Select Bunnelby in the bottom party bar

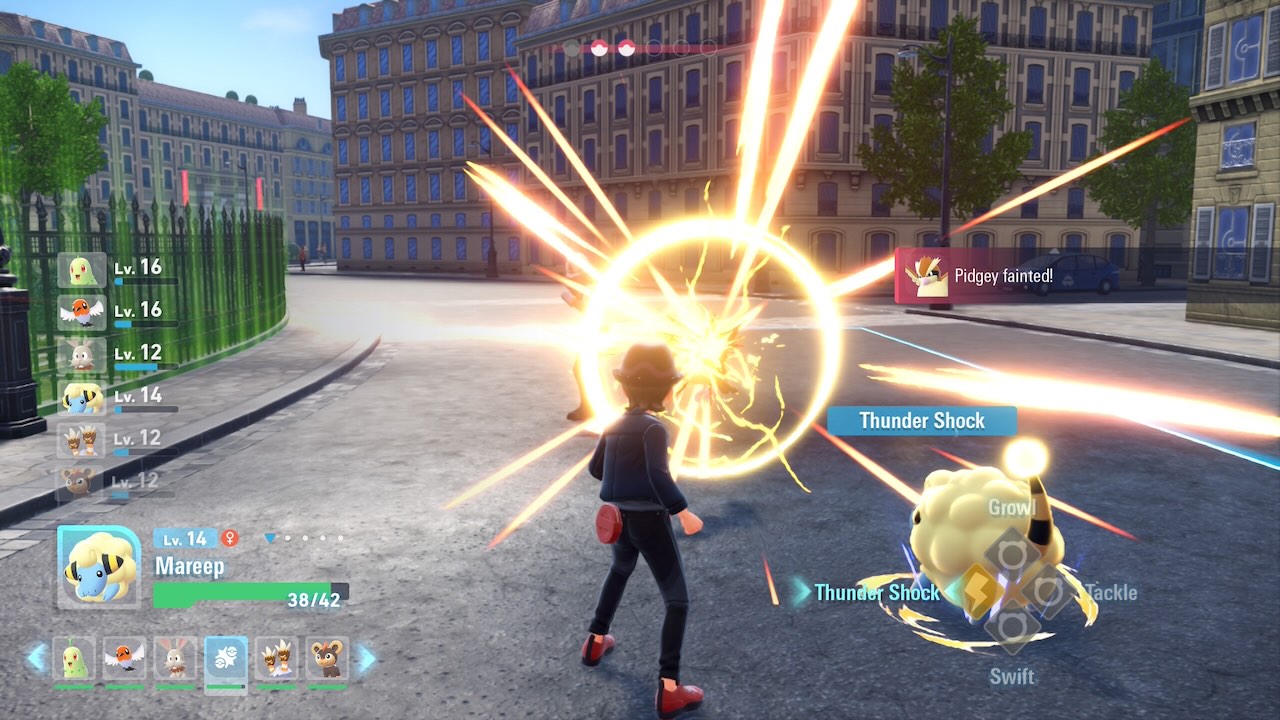pyautogui.click(x=175, y=658)
